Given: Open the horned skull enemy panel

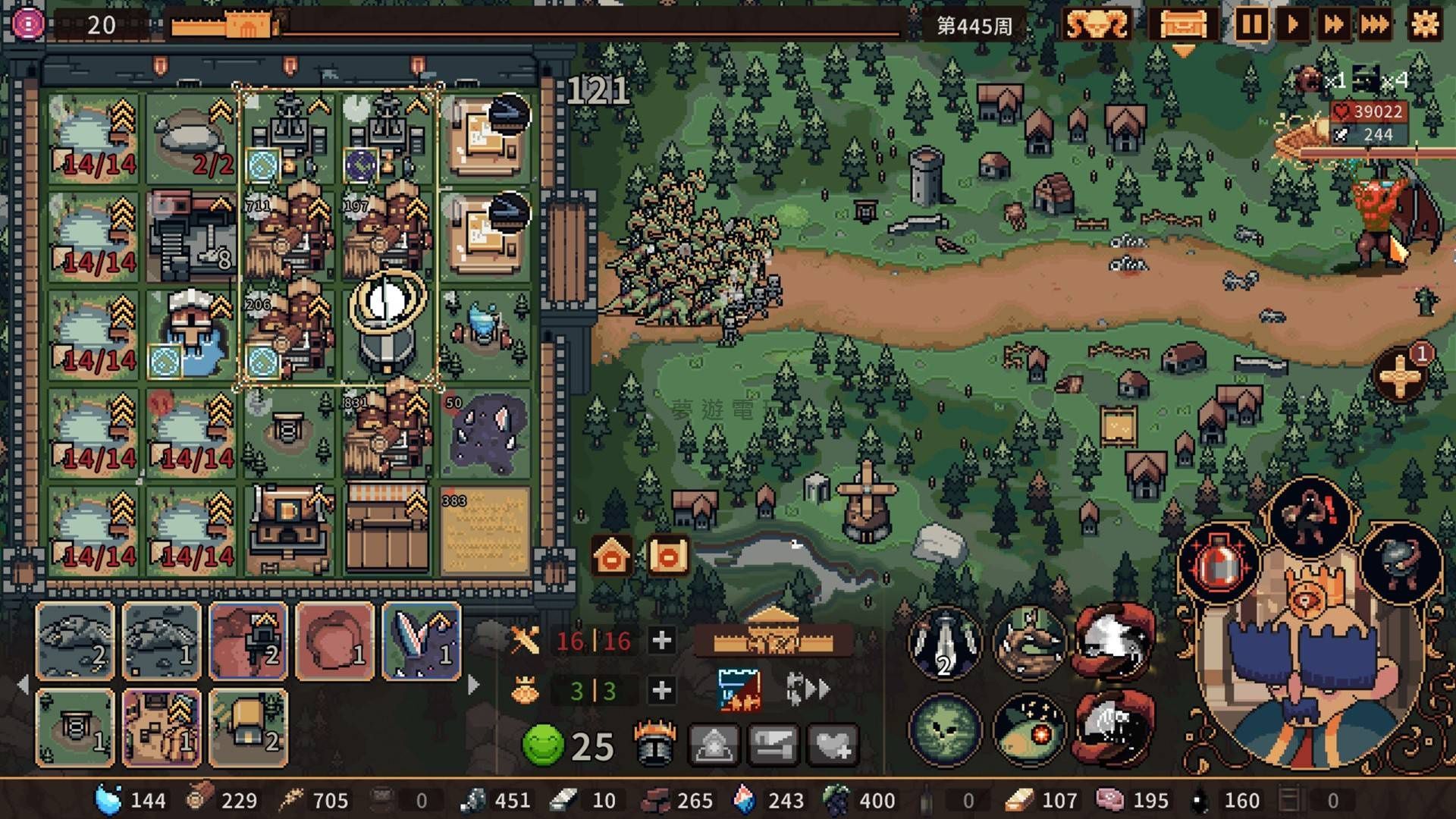Looking at the screenshot, I should coord(1097,25).
